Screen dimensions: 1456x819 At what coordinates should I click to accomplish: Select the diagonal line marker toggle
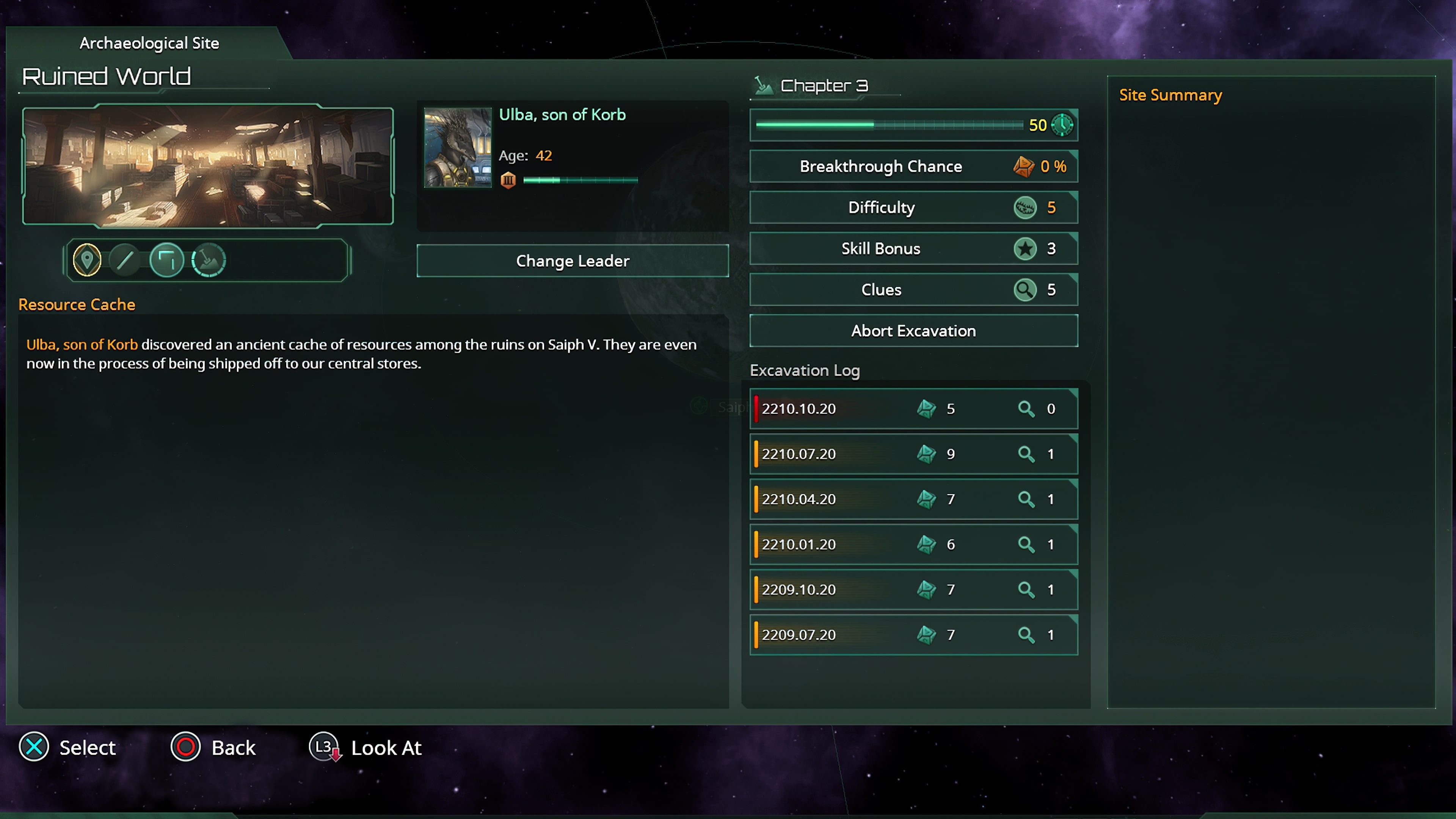click(126, 260)
